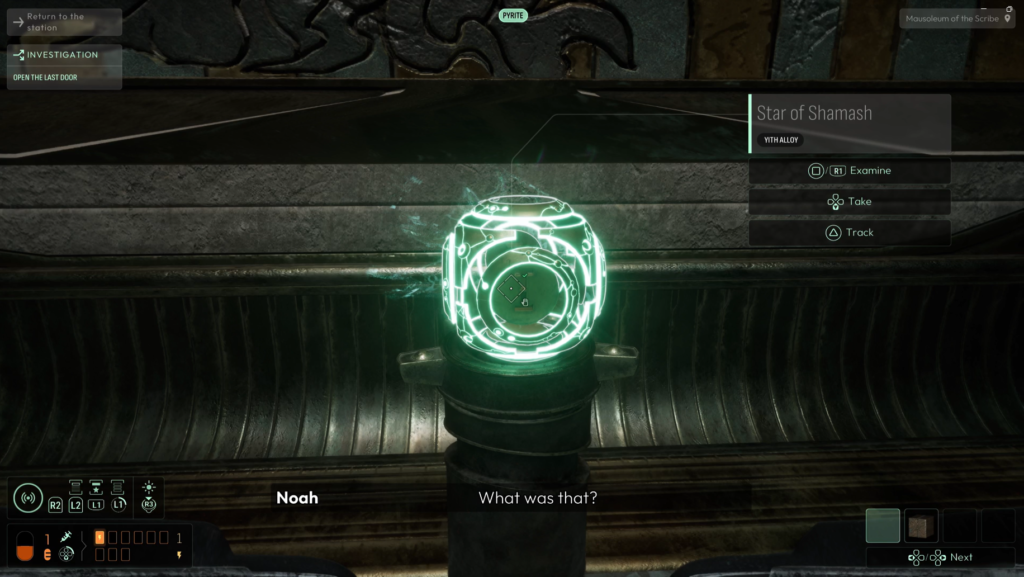This screenshot has height=577, width=1024.
Task: Click the Next item selector bar
Action: [940, 557]
